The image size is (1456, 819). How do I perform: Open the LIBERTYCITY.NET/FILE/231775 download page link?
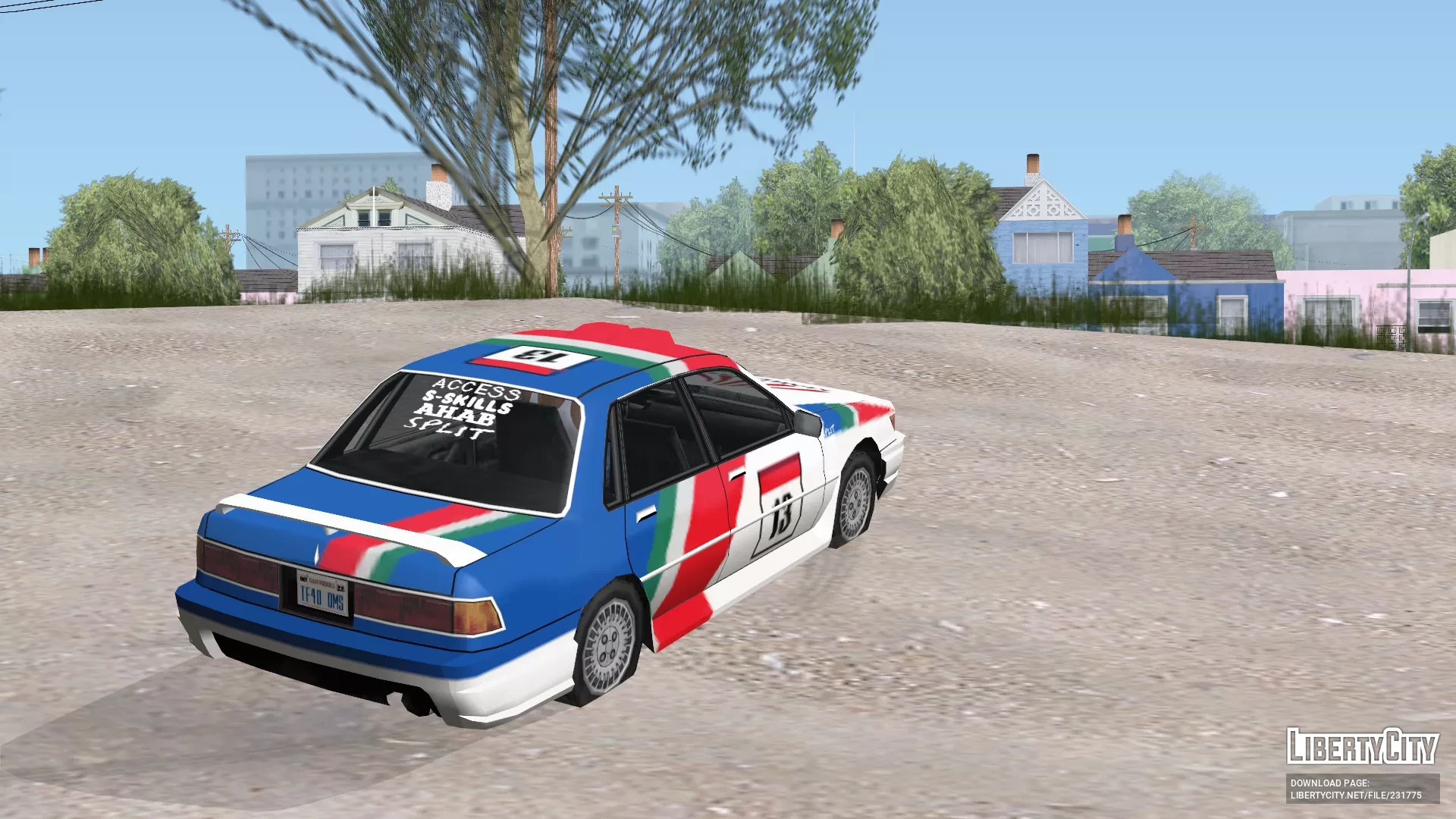(1356, 795)
